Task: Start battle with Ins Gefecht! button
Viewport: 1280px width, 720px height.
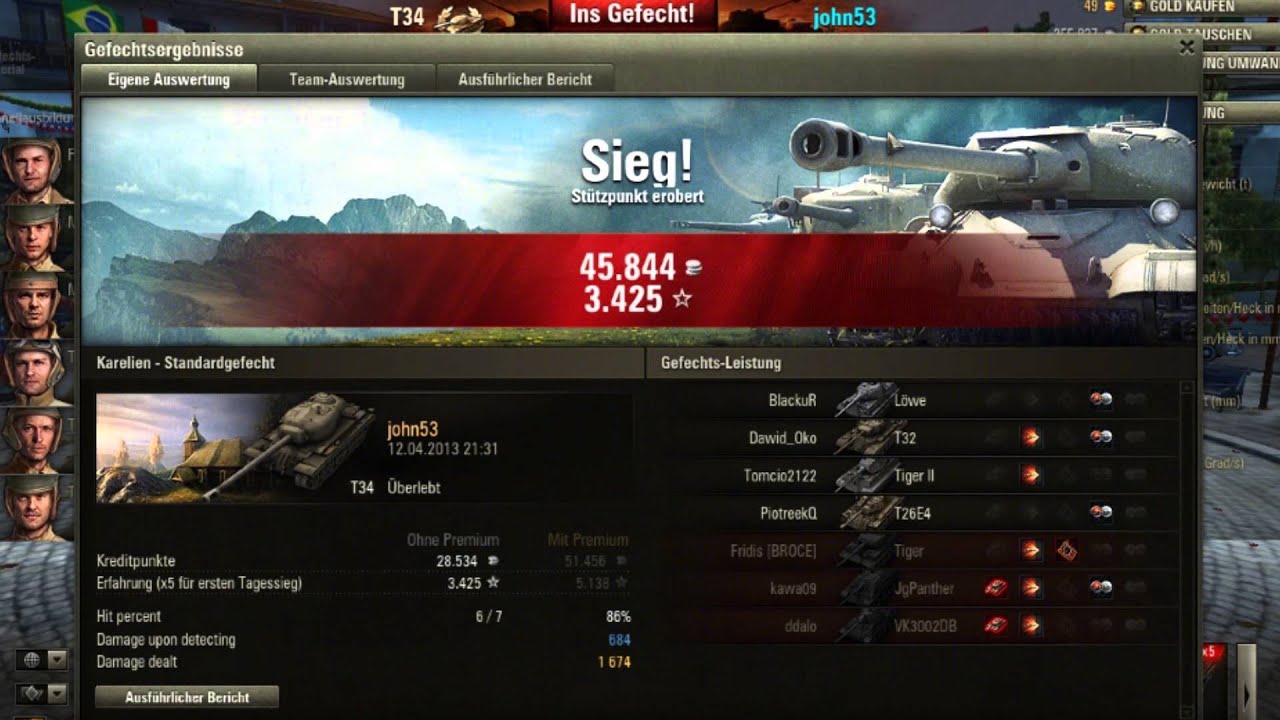Action: 631,14
